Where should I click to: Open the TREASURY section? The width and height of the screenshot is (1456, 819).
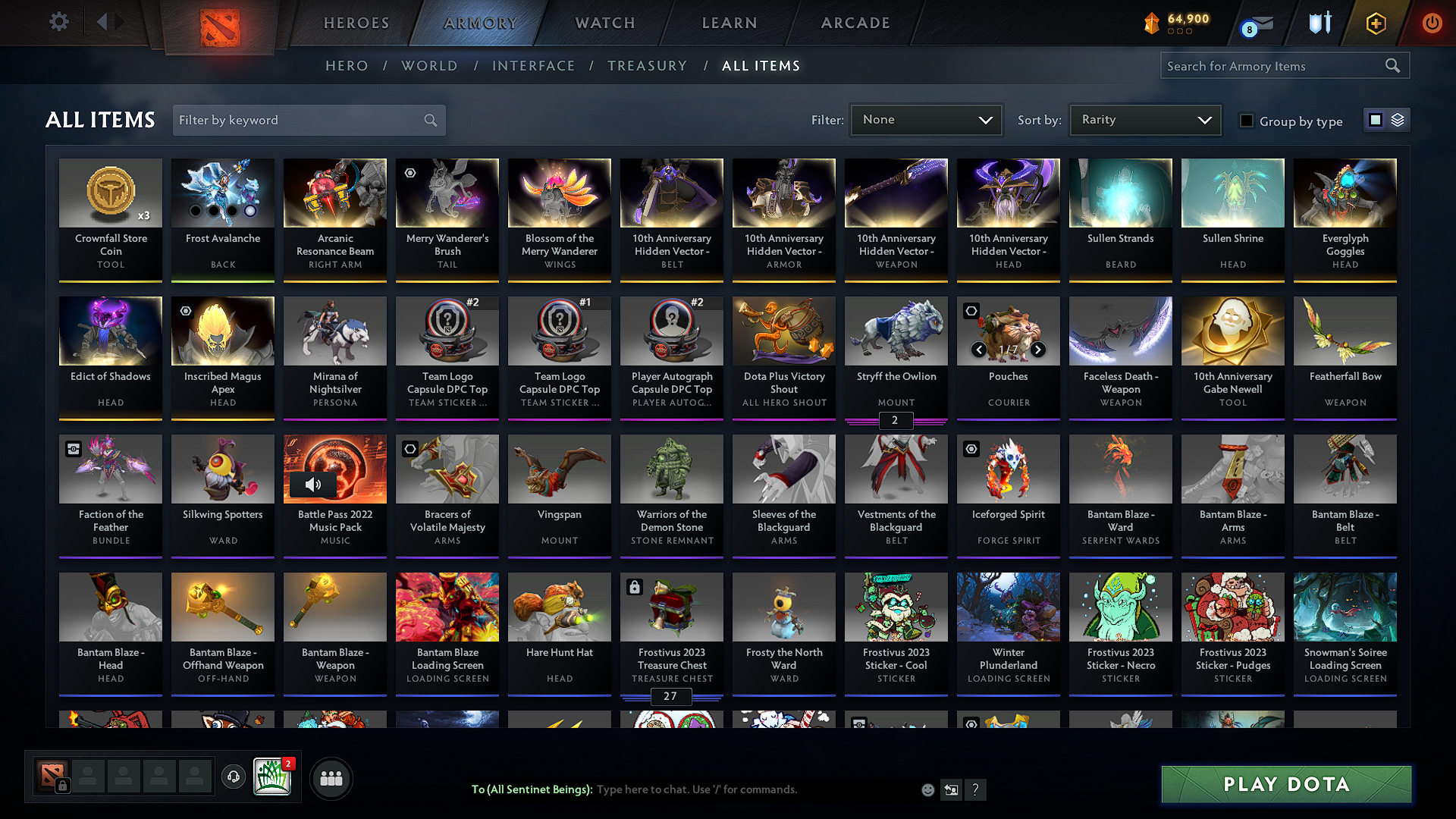click(x=647, y=66)
